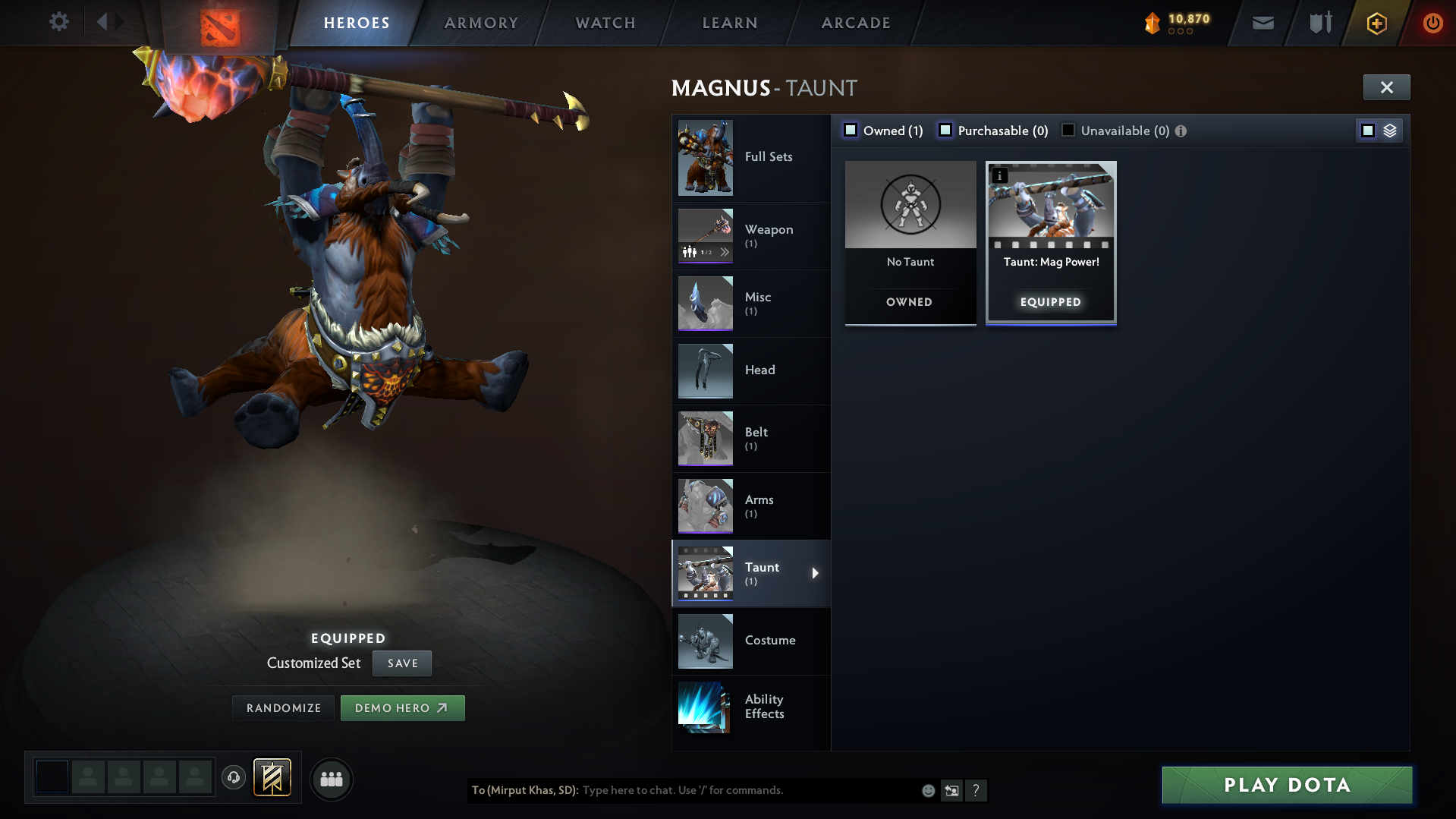The height and width of the screenshot is (819, 1456).
Task: Click the Demo Hero button
Action: (403, 707)
